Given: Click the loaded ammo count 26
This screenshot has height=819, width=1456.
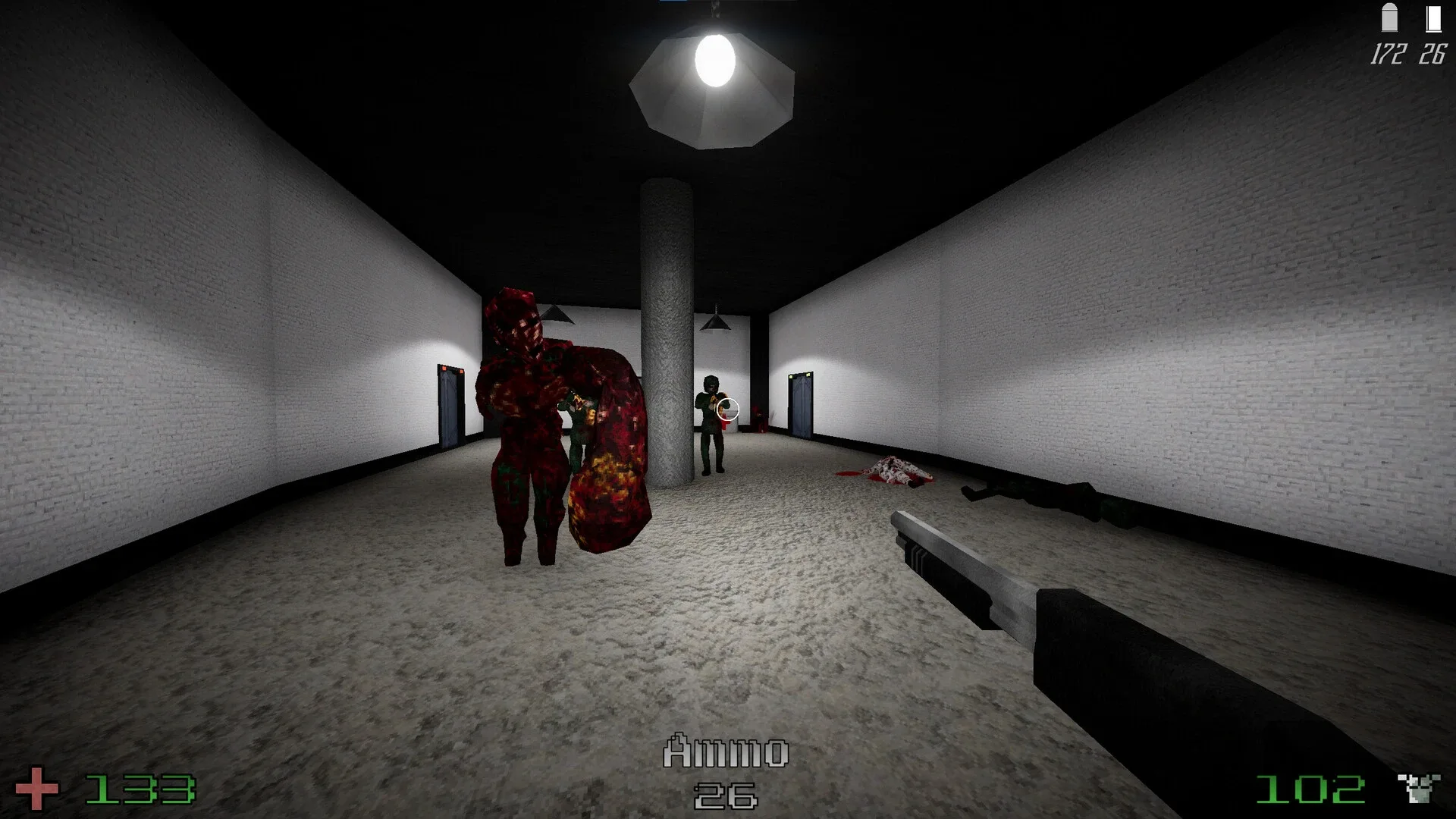Looking at the screenshot, I should (1433, 53).
